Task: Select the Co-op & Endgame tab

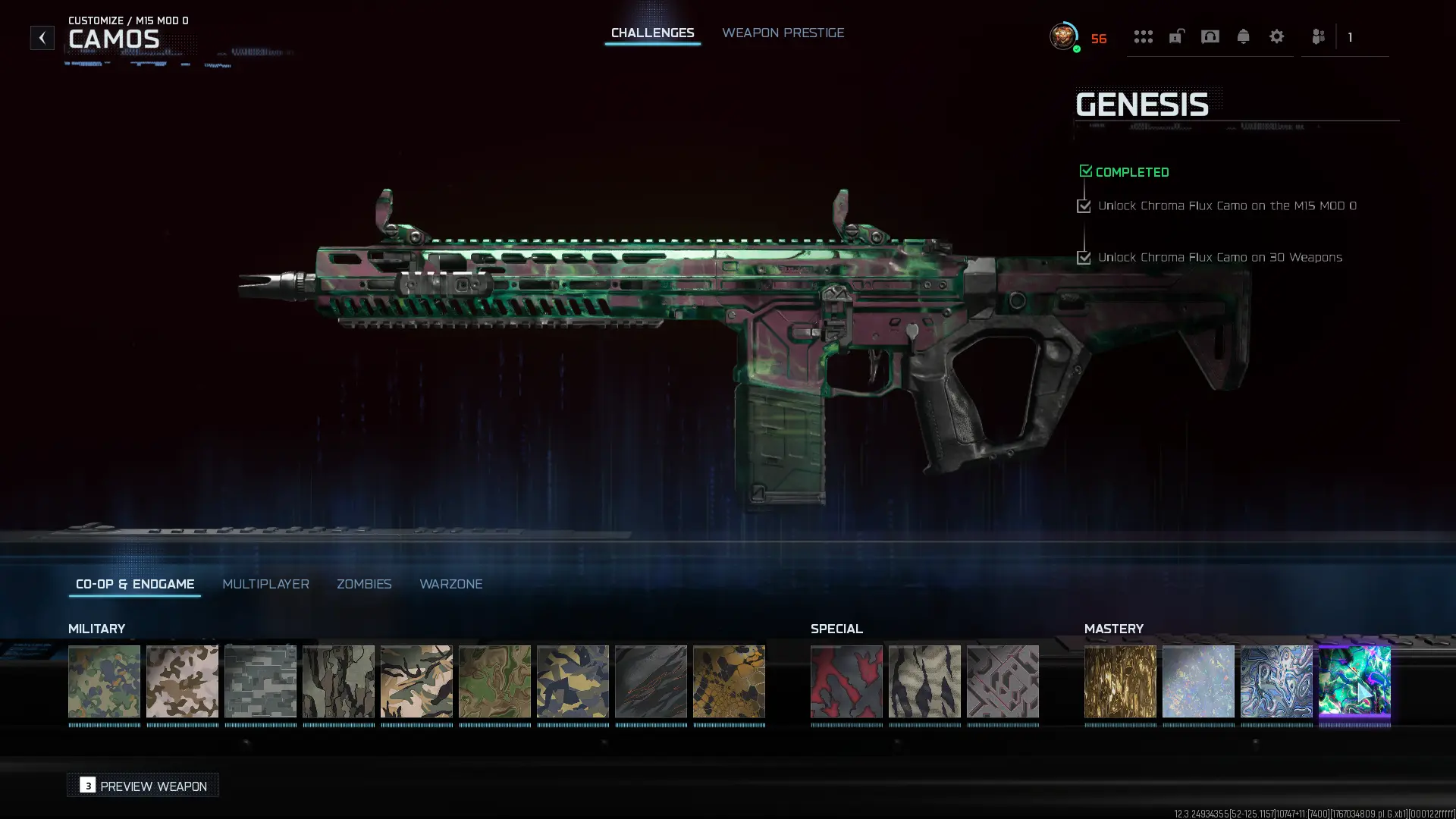Action: pyautogui.click(x=135, y=584)
